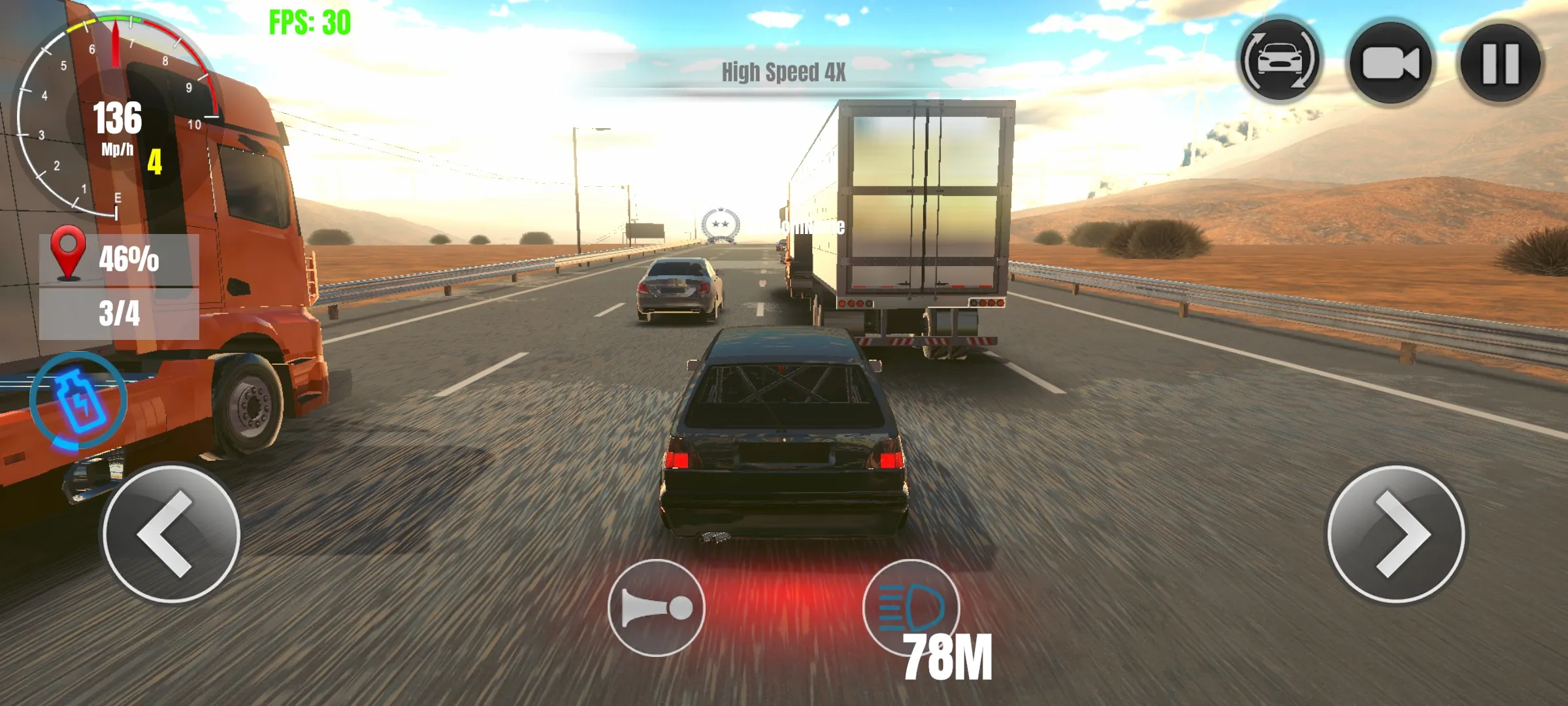This screenshot has width=1568, height=706.
Task: Switch the camera view
Action: click(x=1390, y=63)
